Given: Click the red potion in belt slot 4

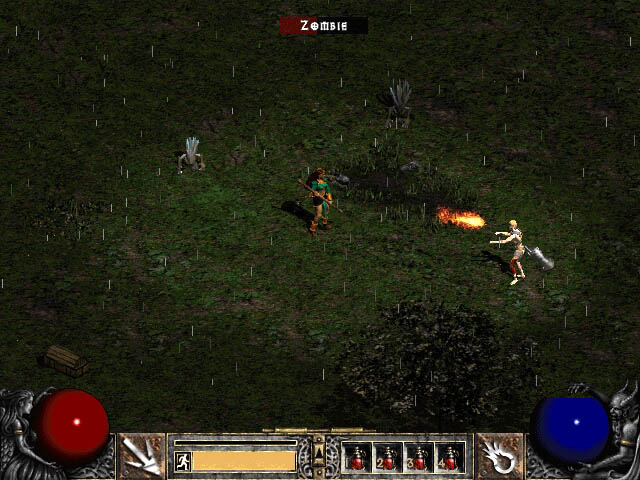Looking at the screenshot, I should pos(450,458).
